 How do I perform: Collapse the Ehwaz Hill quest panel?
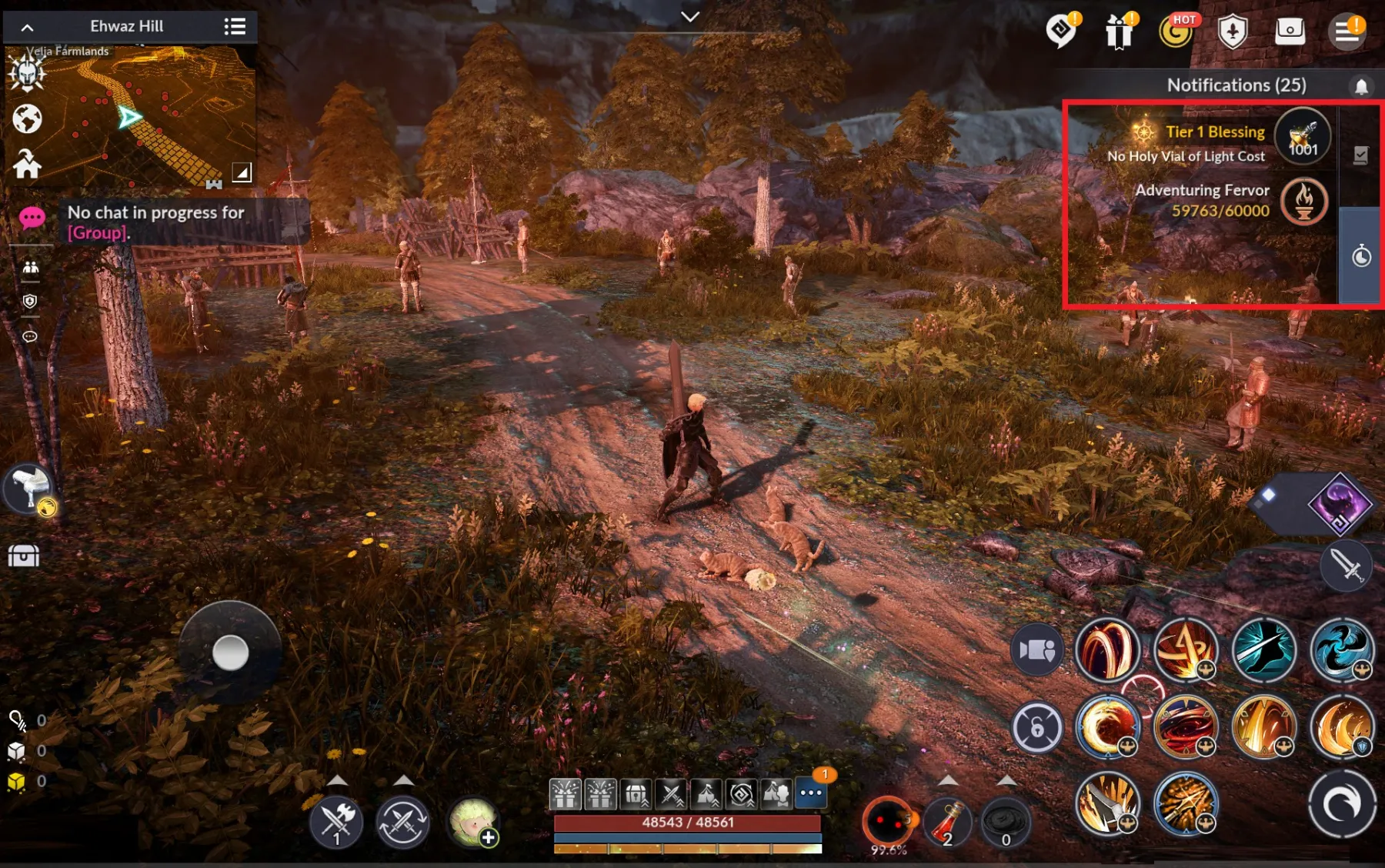[x=28, y=25]
